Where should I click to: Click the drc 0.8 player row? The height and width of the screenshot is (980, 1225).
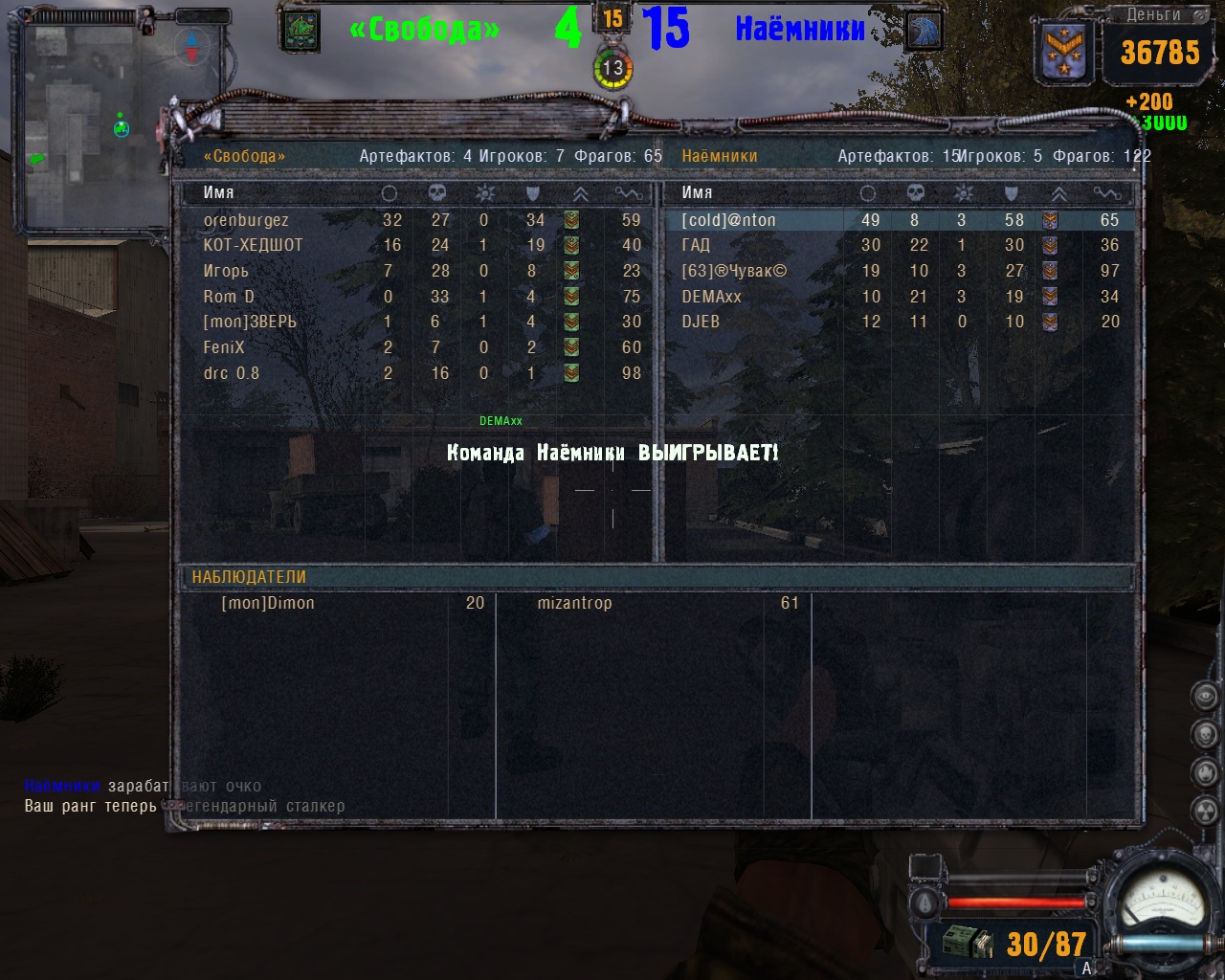pos(232,373)
